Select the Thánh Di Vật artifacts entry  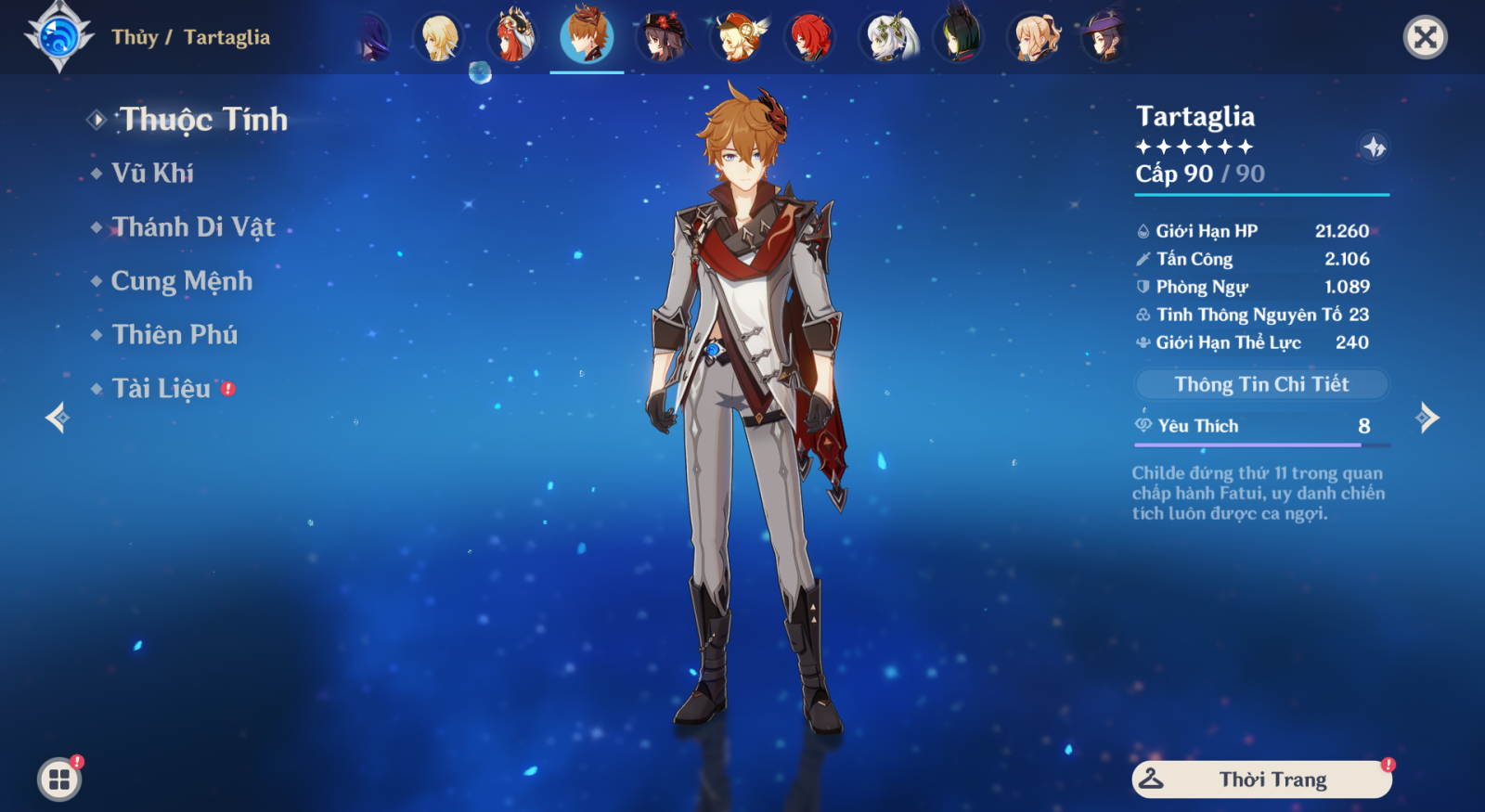193,227
